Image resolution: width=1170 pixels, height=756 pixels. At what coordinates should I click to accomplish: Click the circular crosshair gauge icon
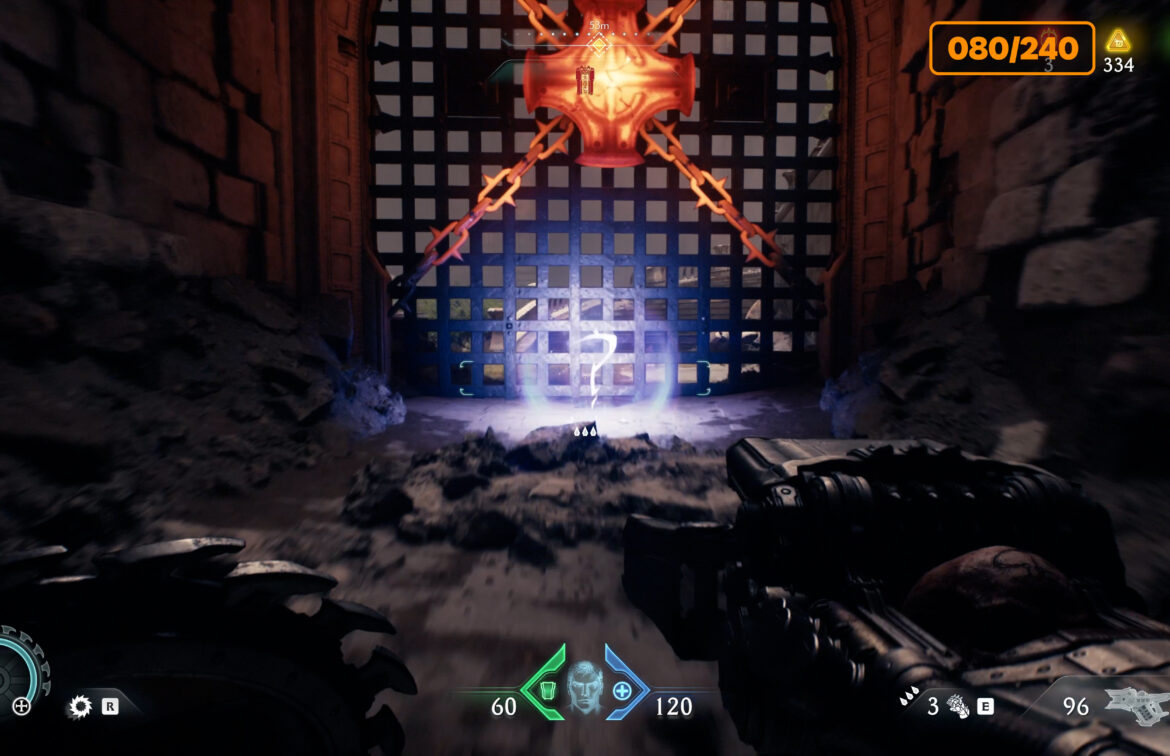pos(21,706)
